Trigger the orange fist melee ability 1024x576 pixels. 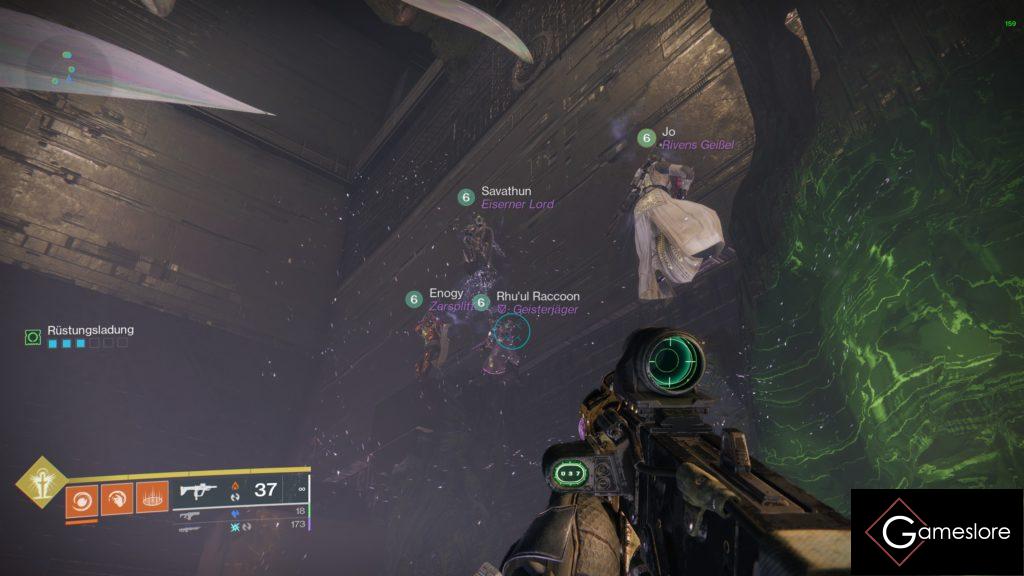116,496
